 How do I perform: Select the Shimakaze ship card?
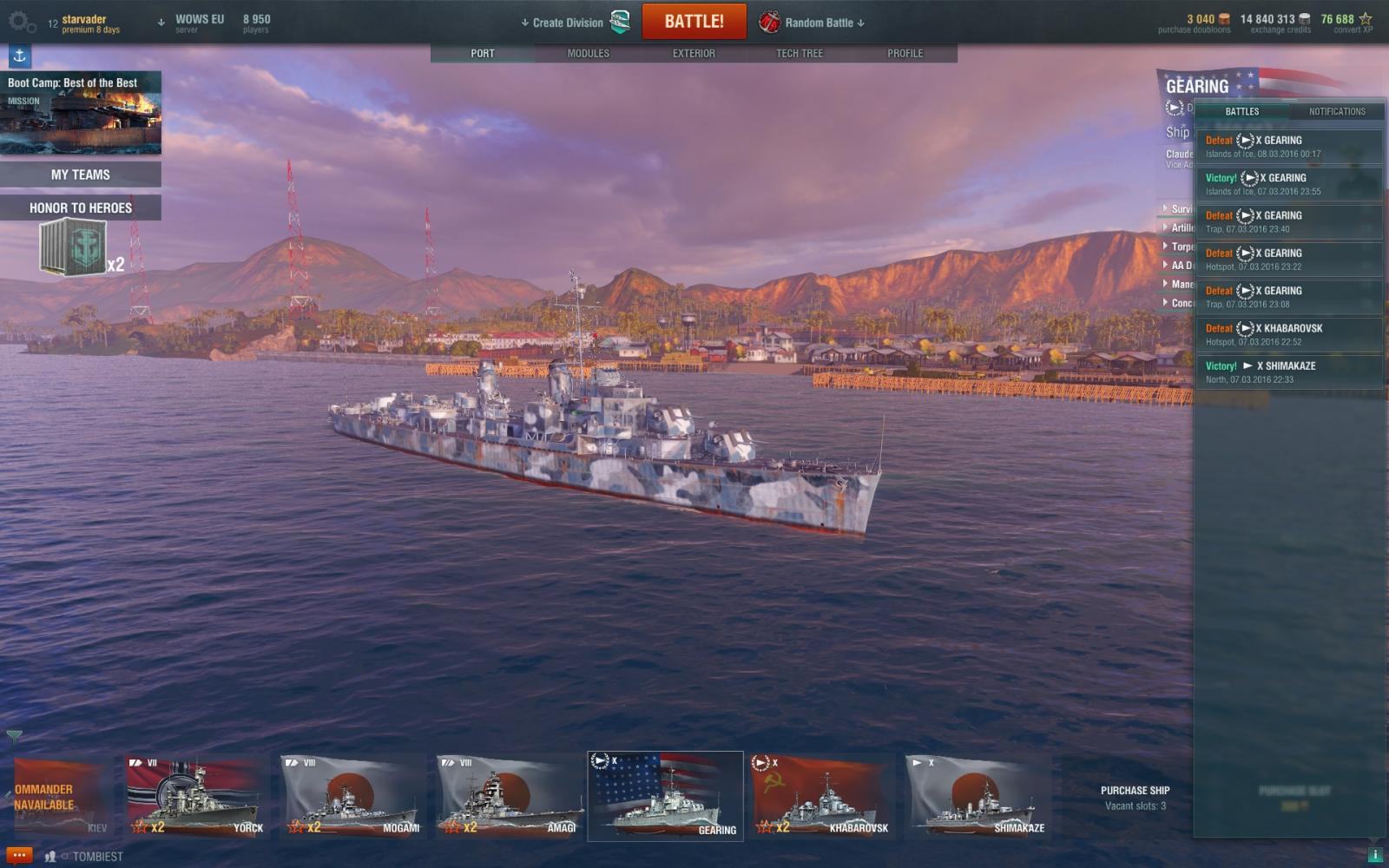point(977,797)
